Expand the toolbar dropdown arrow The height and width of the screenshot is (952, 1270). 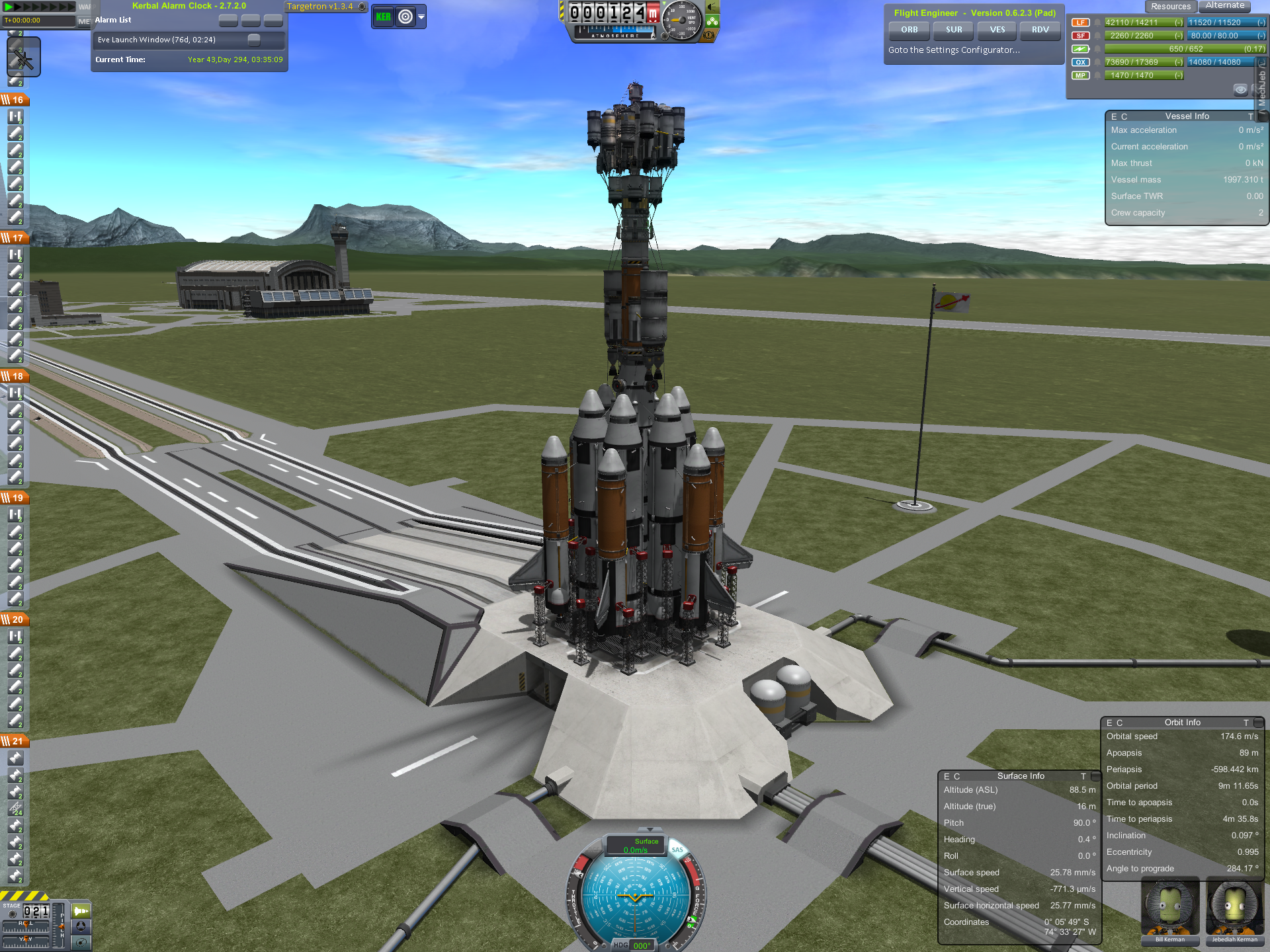point(421,17)
